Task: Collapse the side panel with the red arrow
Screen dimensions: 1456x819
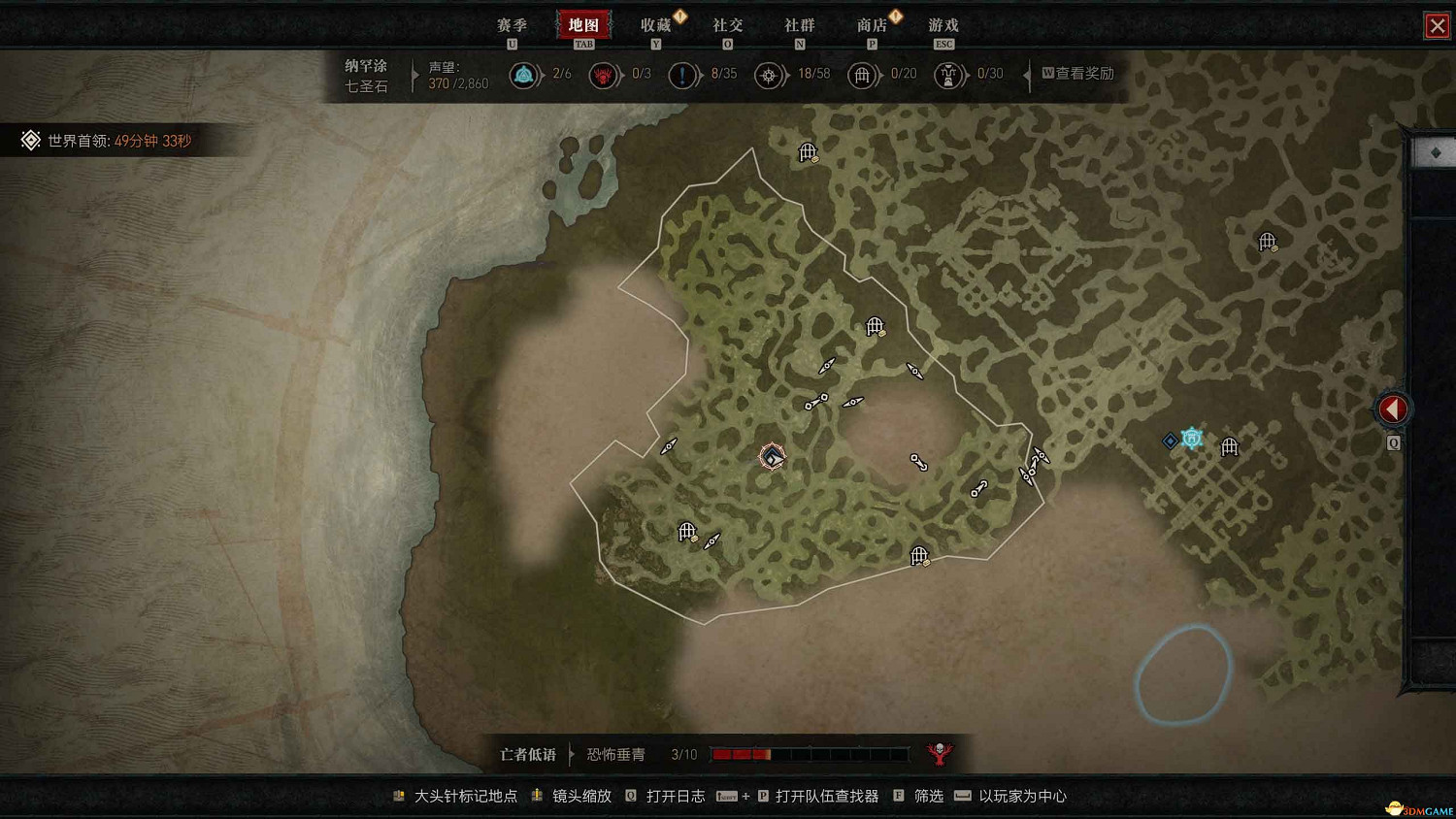Action: (1393, 409)
